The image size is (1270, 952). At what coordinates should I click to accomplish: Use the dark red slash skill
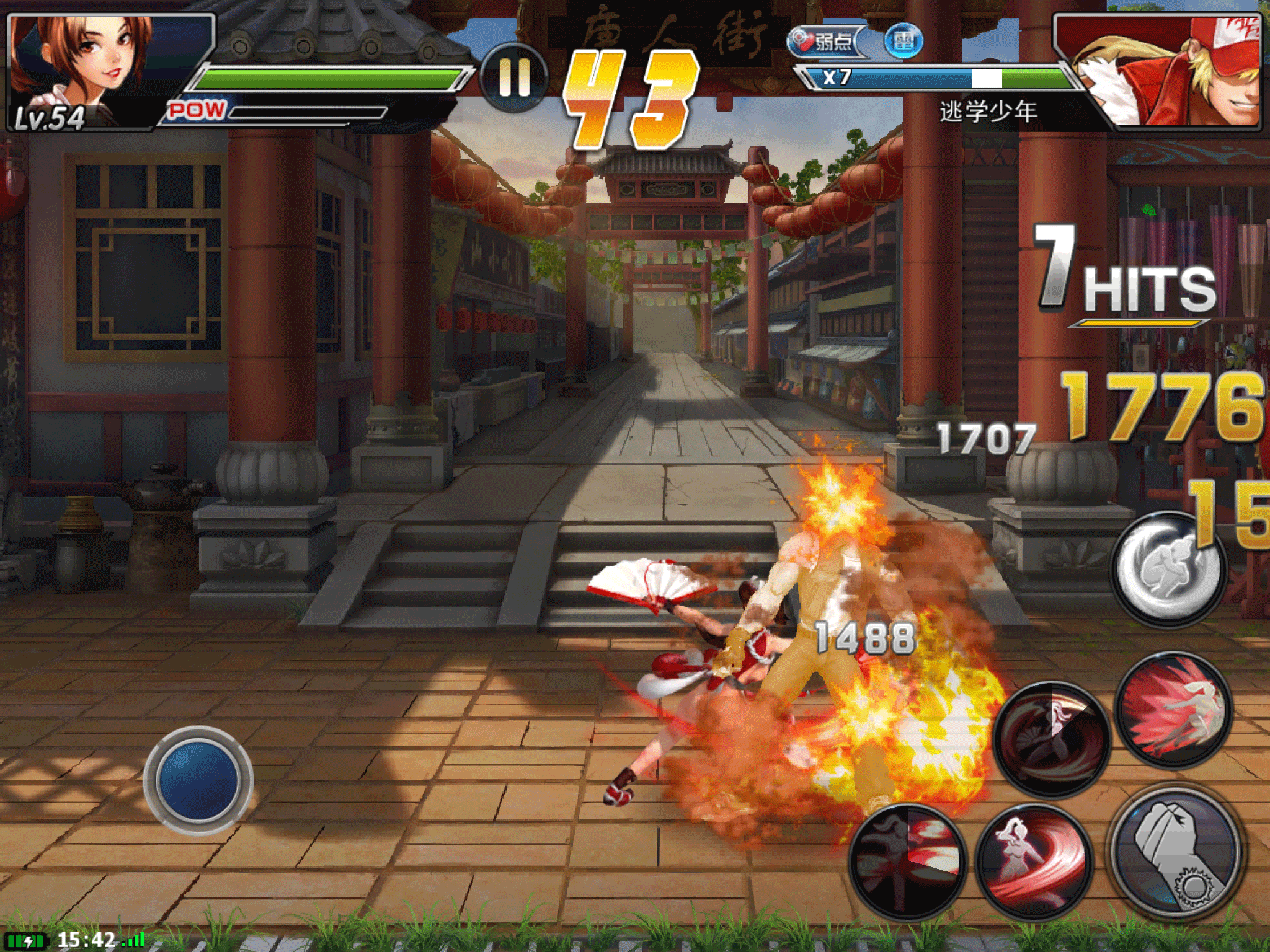pos(907,862)
